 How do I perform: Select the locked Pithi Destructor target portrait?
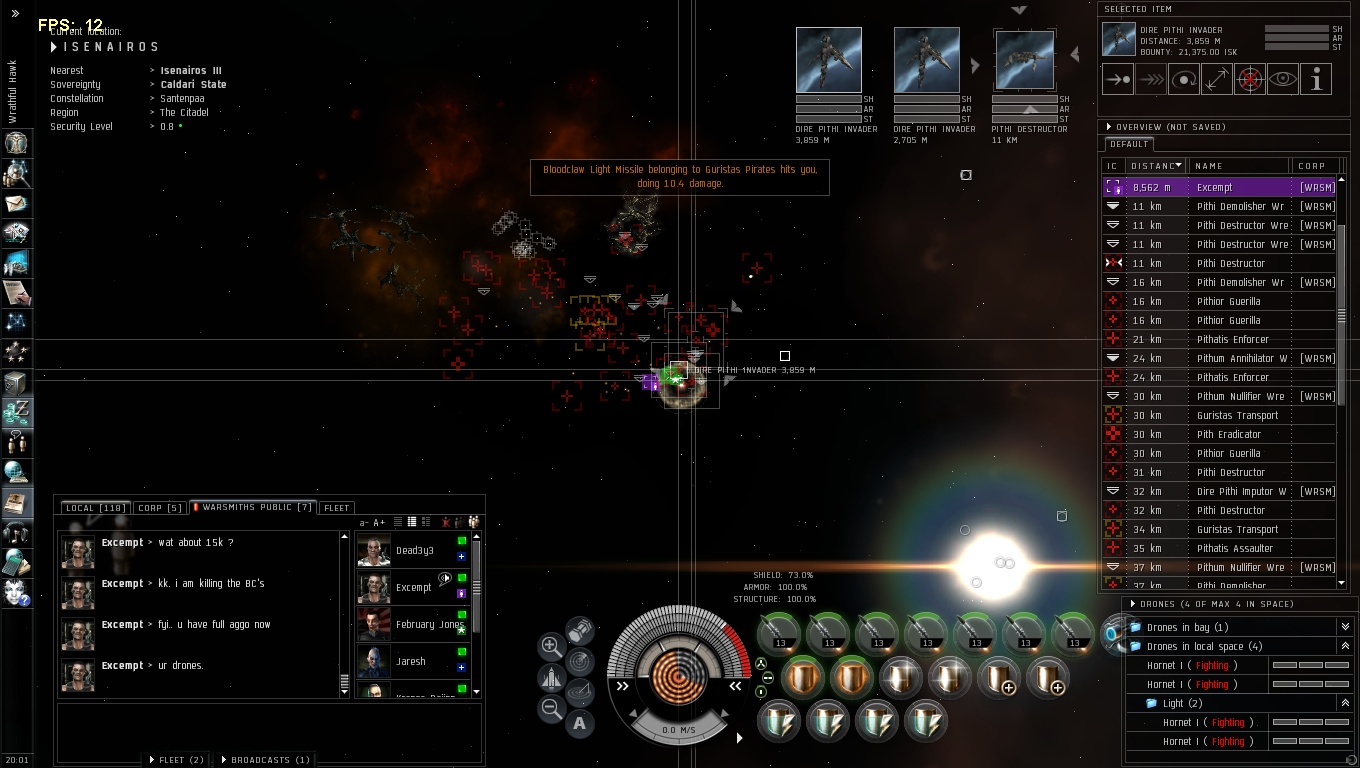(x=1024, y=61)
